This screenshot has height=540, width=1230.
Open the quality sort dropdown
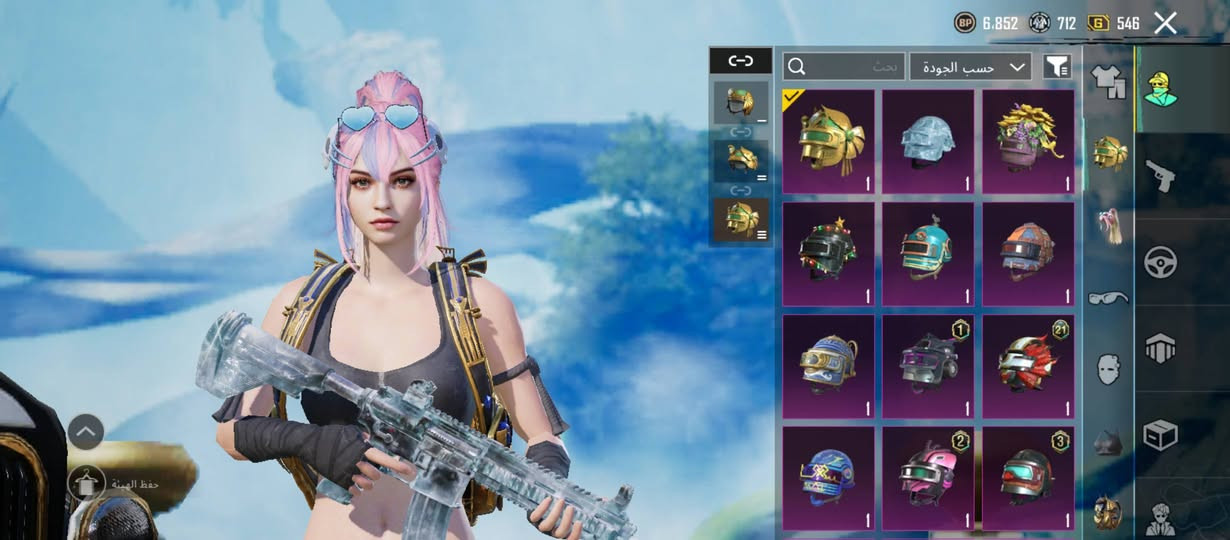coord(970,67)
